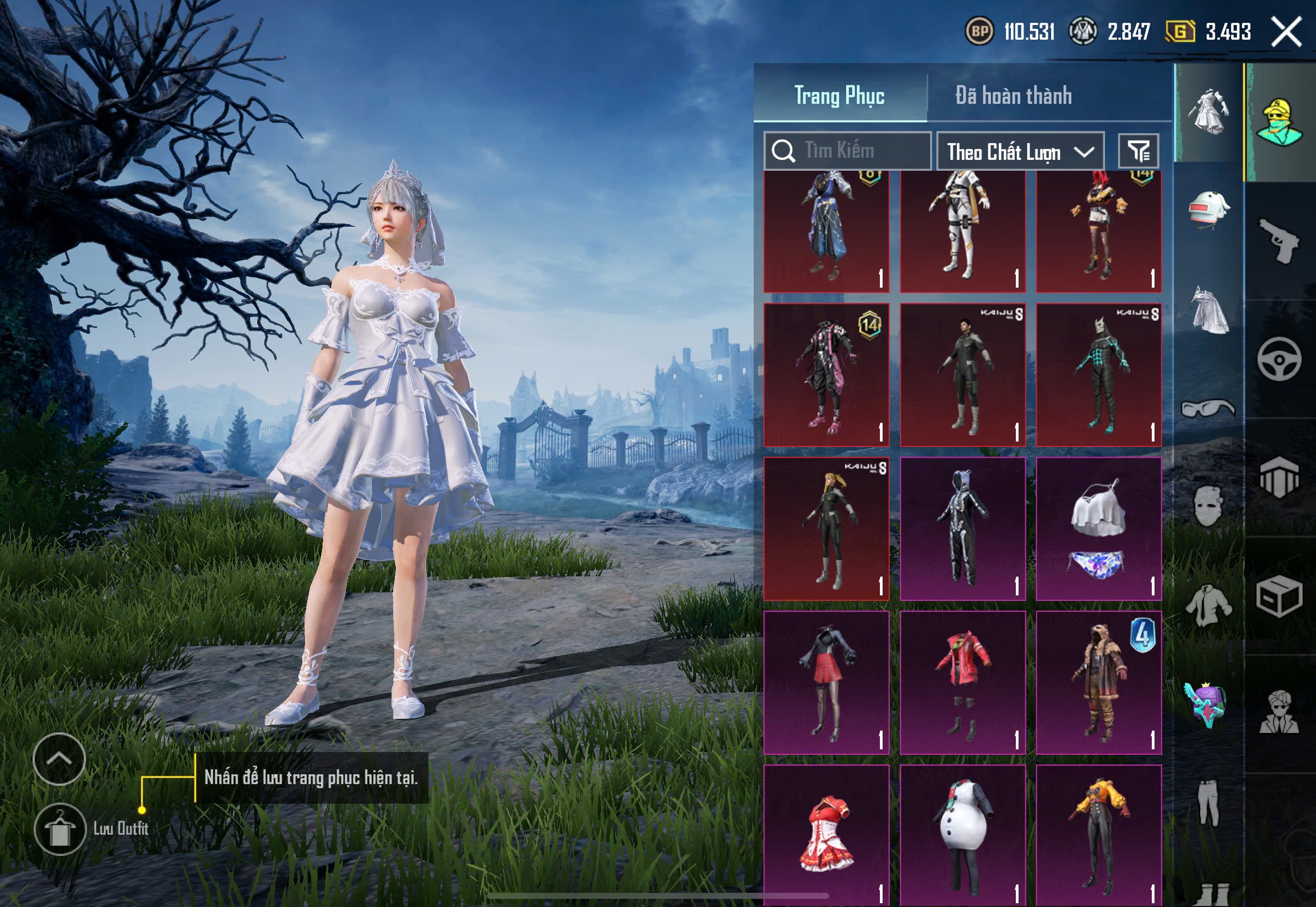Select the cyan glowing Kaiju suit
Viewport: 1316px width, 907px height.
[1098, 375]
